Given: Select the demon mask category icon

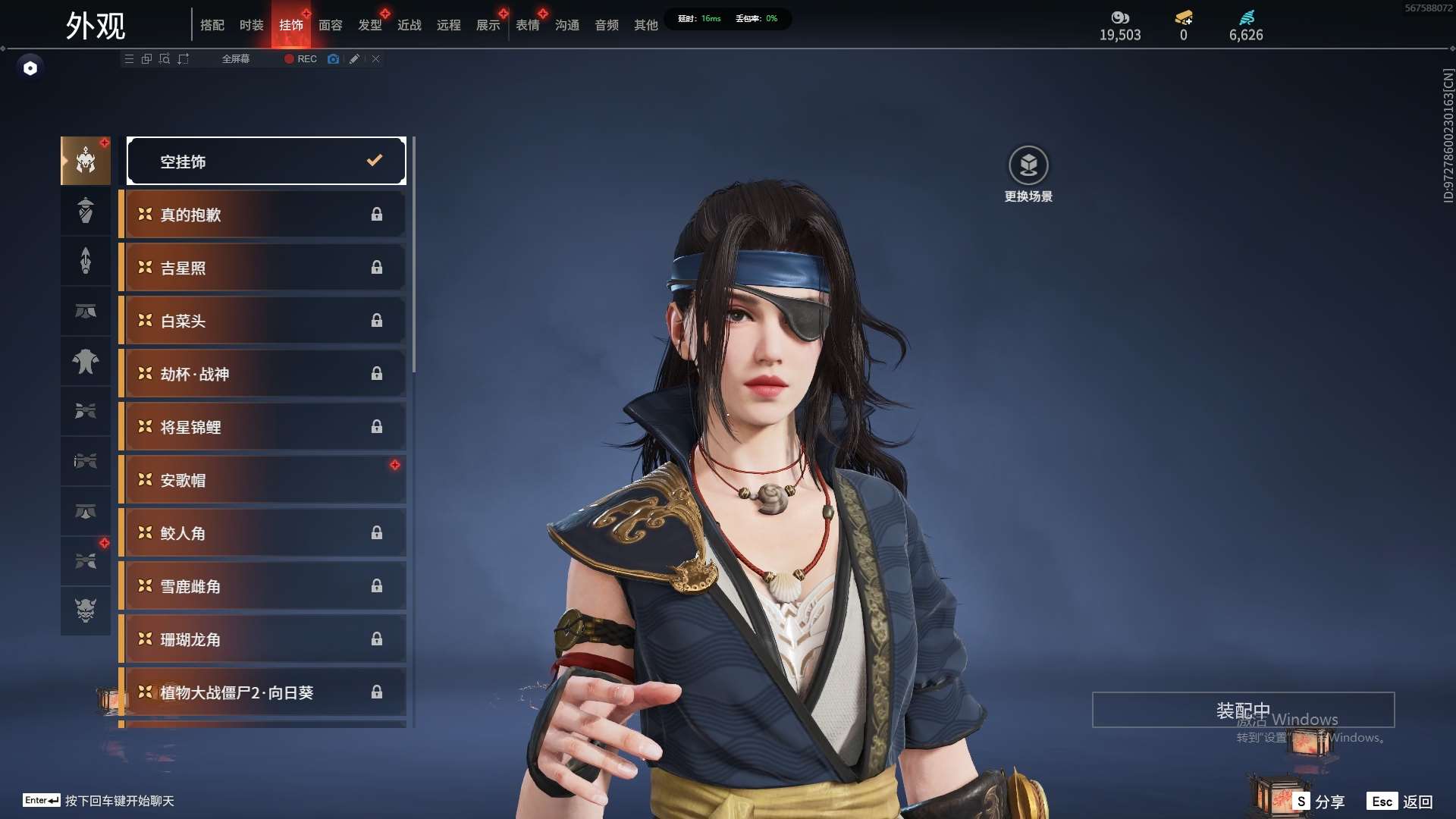Looking at the screenshot, I should [86, 610].
